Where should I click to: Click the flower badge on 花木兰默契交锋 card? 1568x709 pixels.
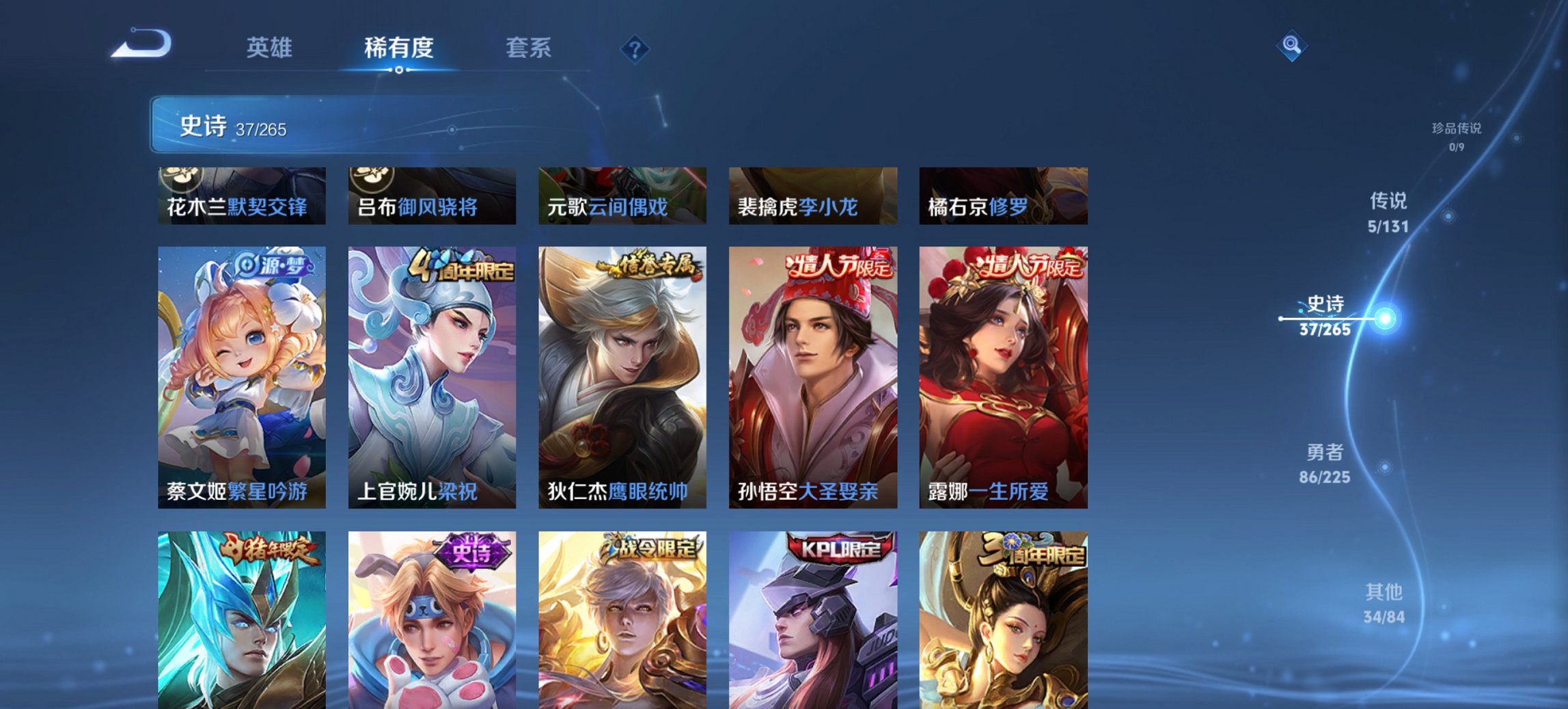(x=181, y=178)
